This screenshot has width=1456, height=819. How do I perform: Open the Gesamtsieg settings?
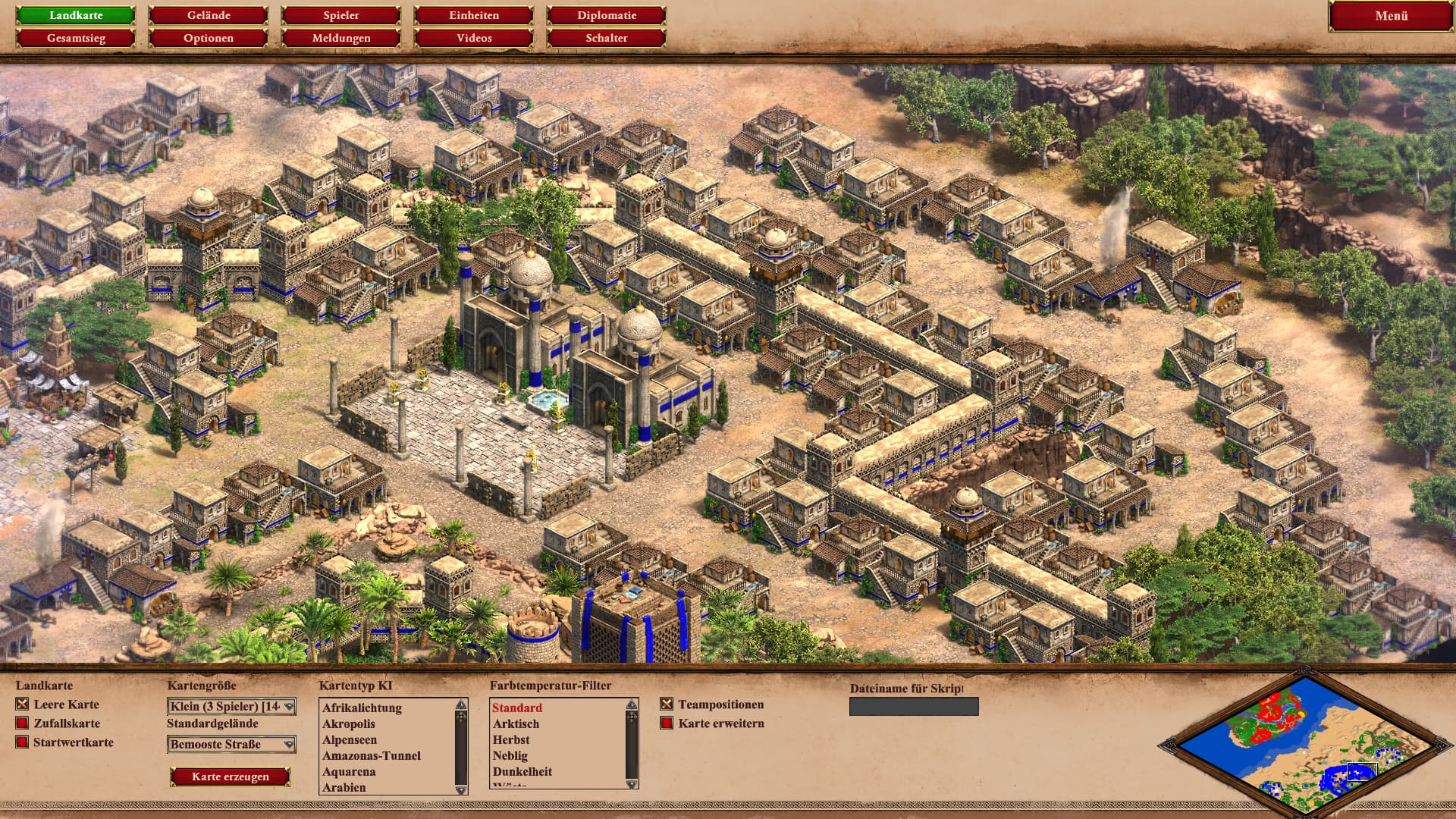click(76, 38)
